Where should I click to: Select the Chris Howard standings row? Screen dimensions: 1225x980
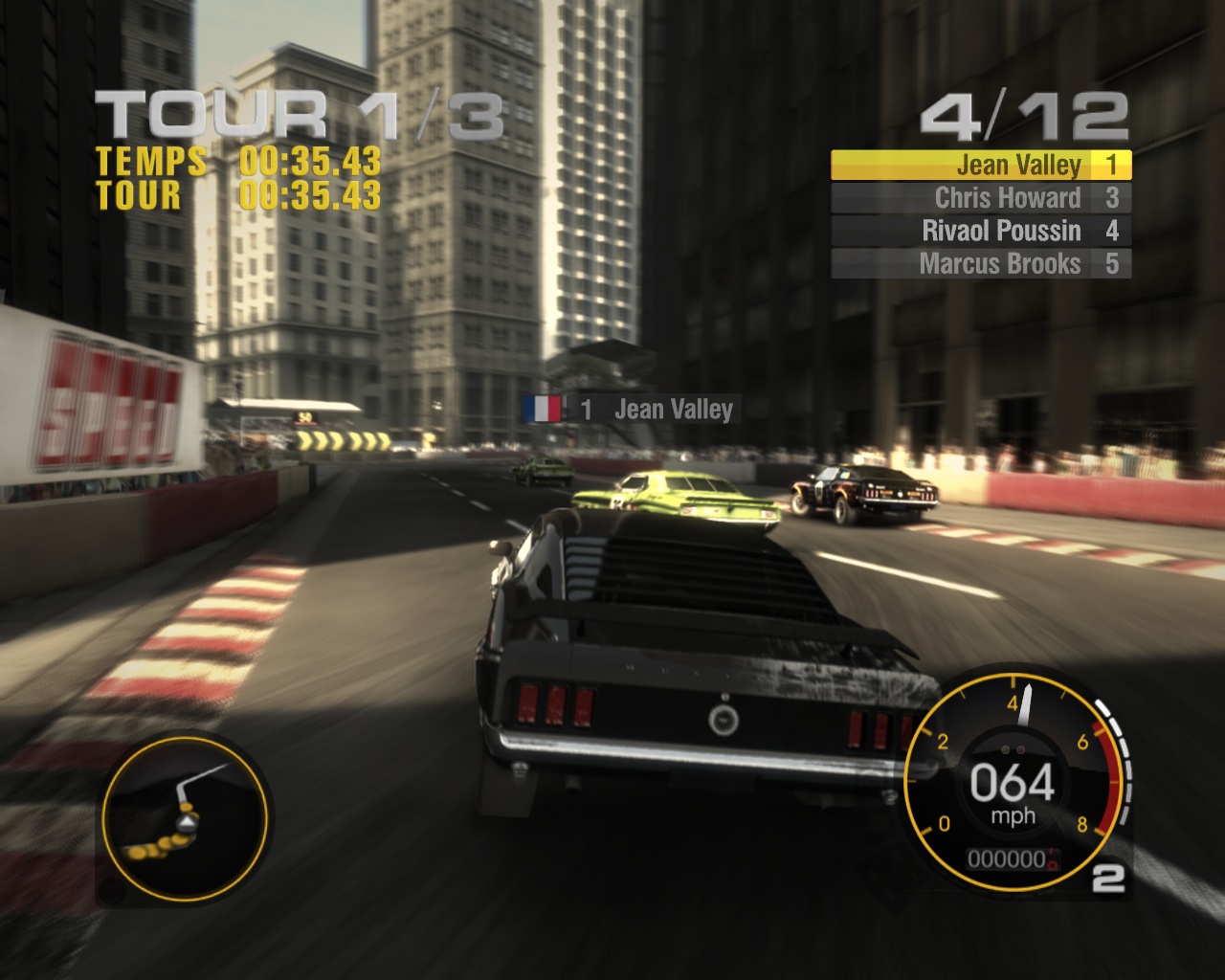point(981,198)
